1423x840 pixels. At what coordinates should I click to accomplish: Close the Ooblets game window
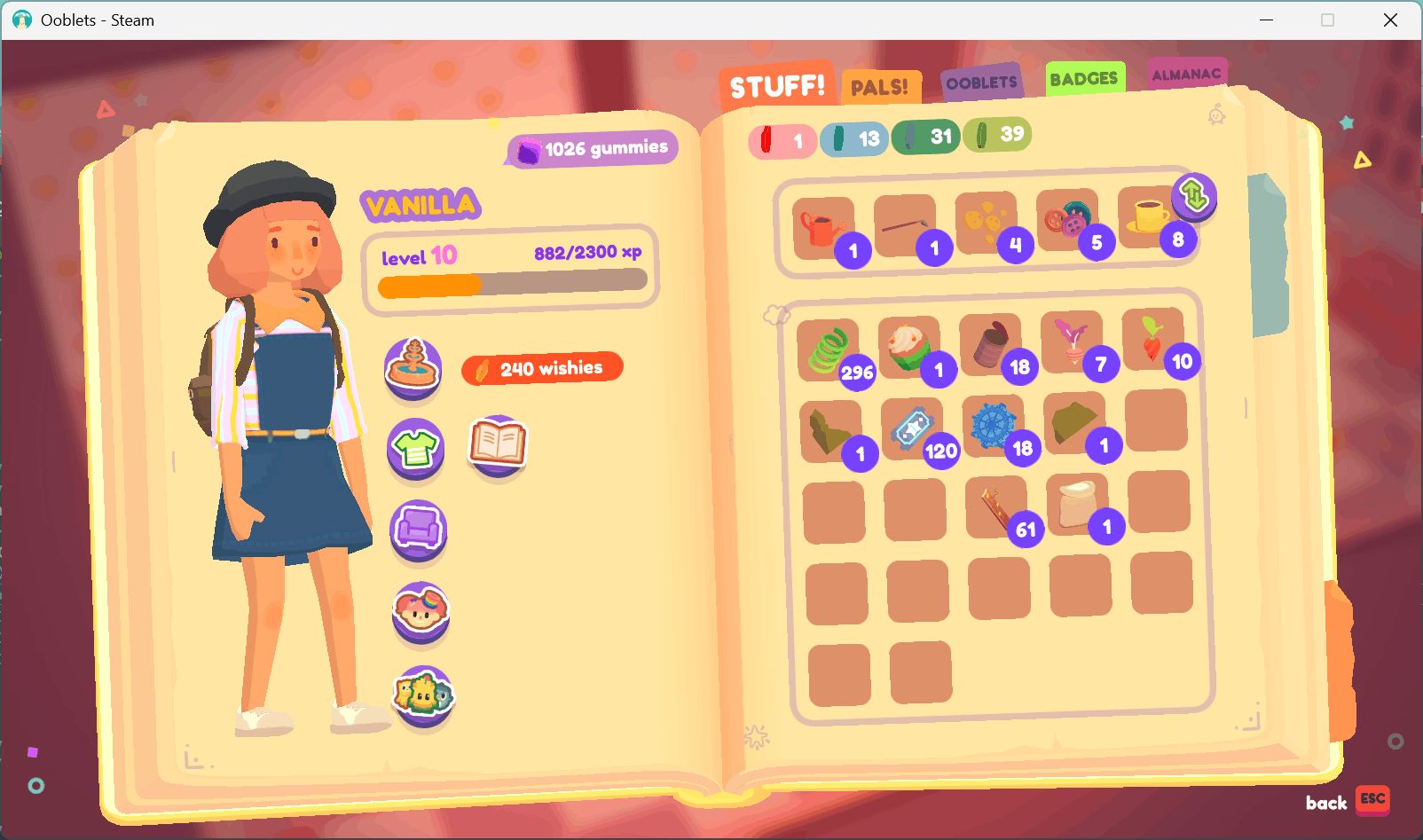1390,20
